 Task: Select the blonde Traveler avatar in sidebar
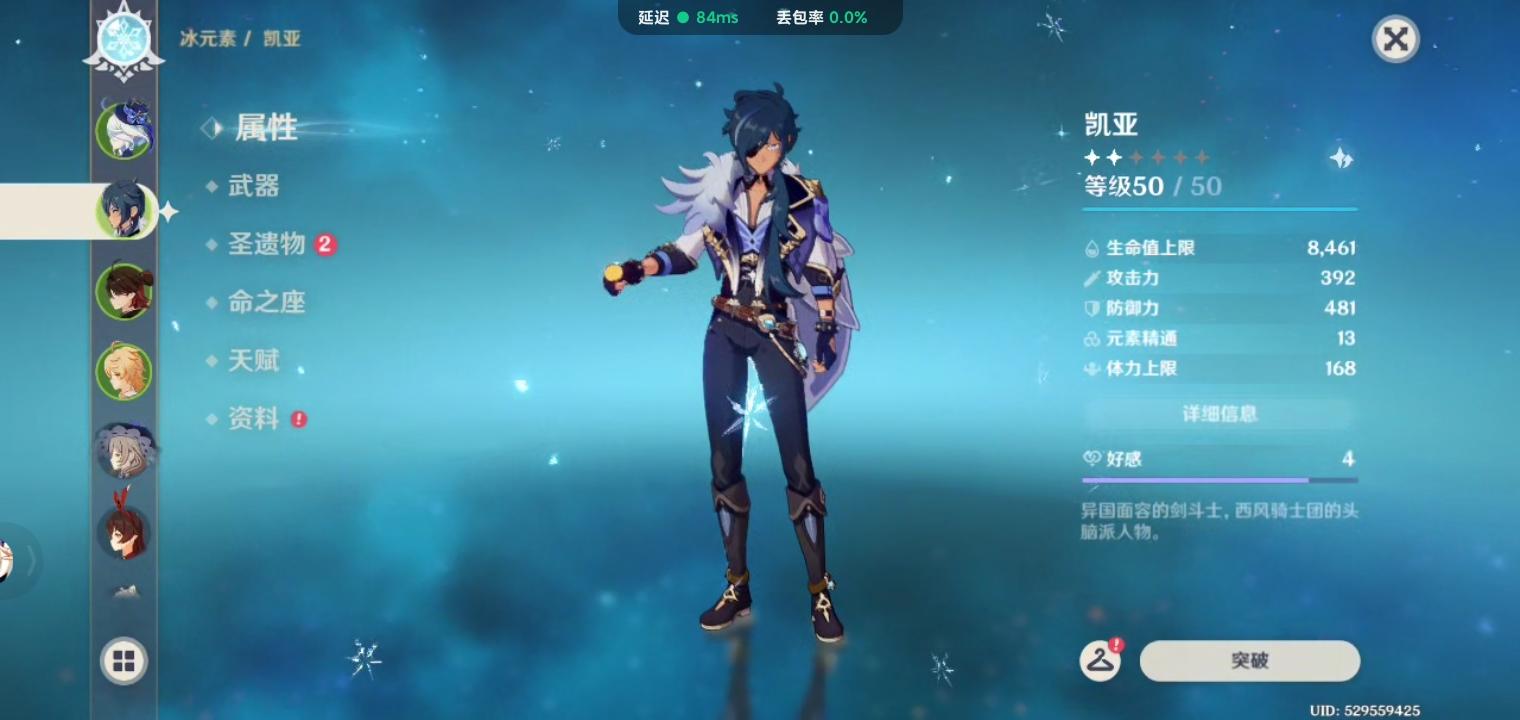point(124,371)
